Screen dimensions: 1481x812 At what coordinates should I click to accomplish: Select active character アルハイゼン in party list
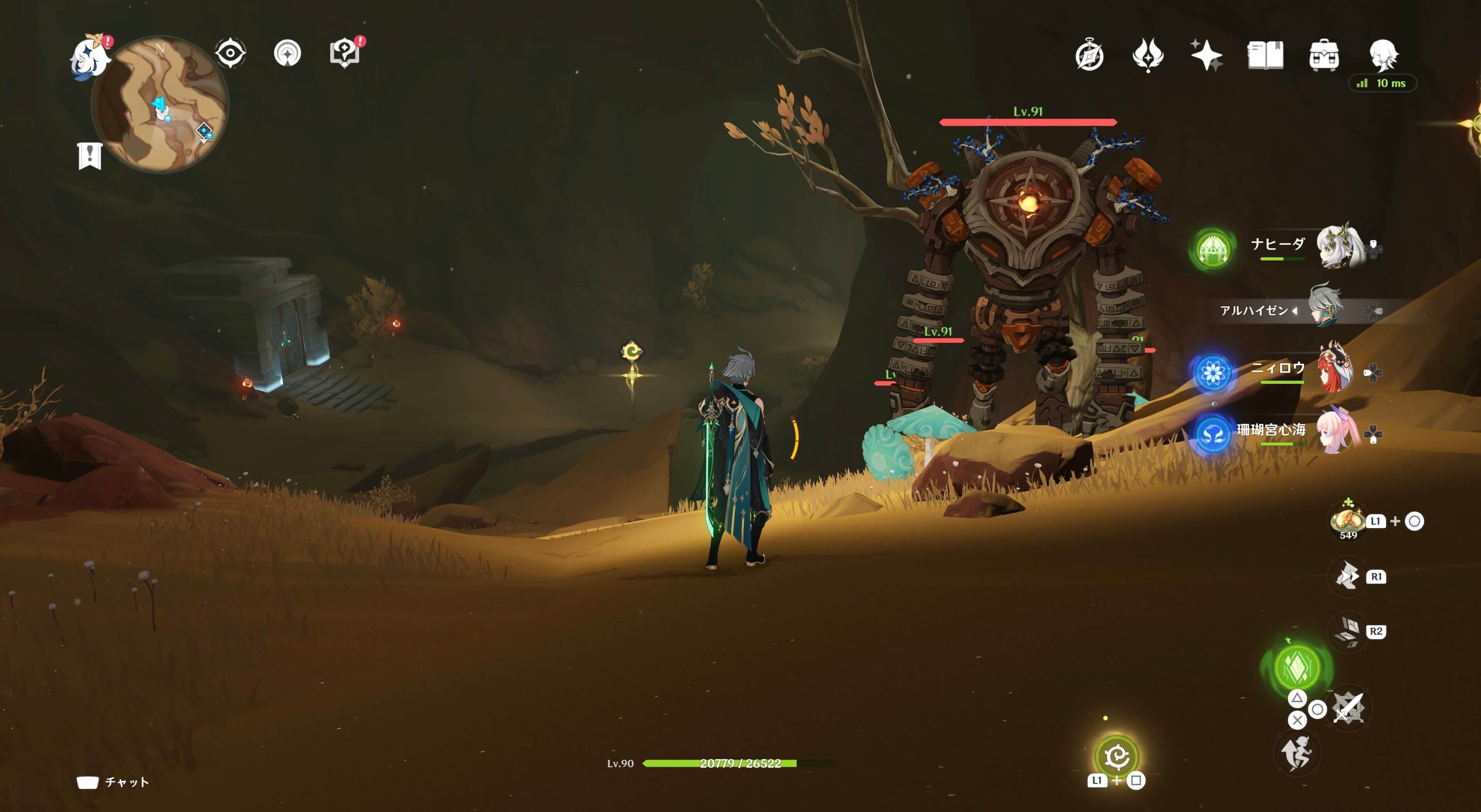pos(1325,309)
